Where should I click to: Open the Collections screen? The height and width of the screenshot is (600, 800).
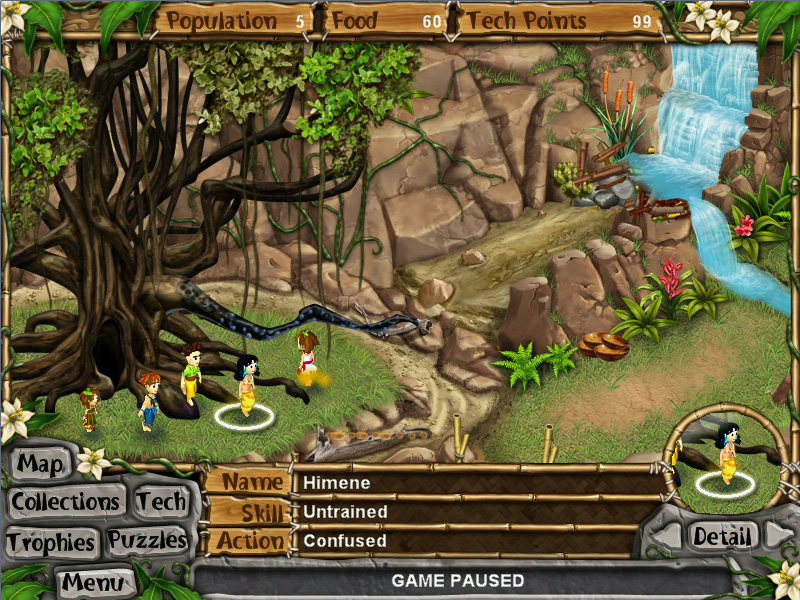pyautogui.click(x=66, y=501)
